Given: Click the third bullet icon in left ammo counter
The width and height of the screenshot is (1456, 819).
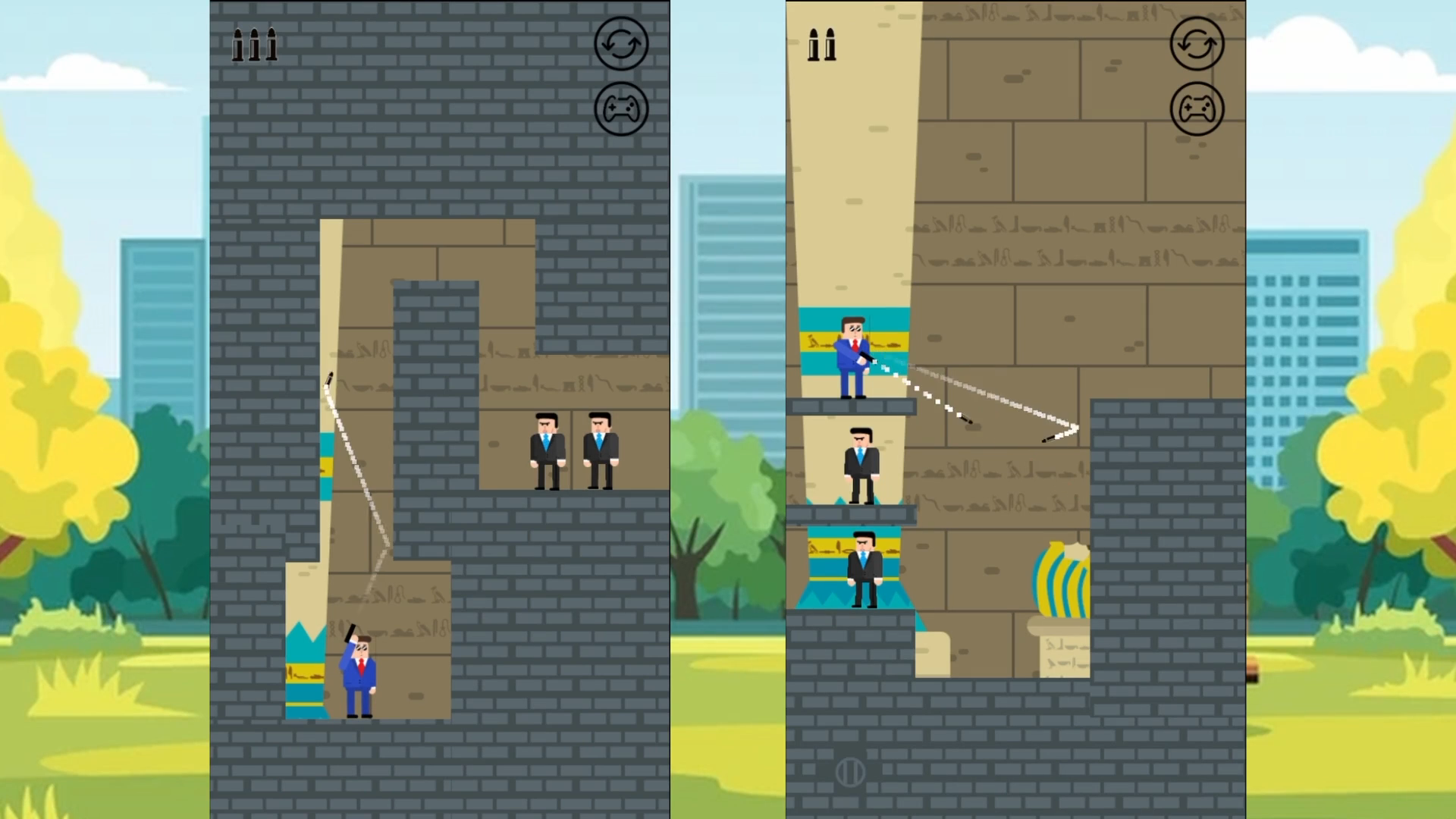Looking at the screenshot, I should tap(271, 45).
